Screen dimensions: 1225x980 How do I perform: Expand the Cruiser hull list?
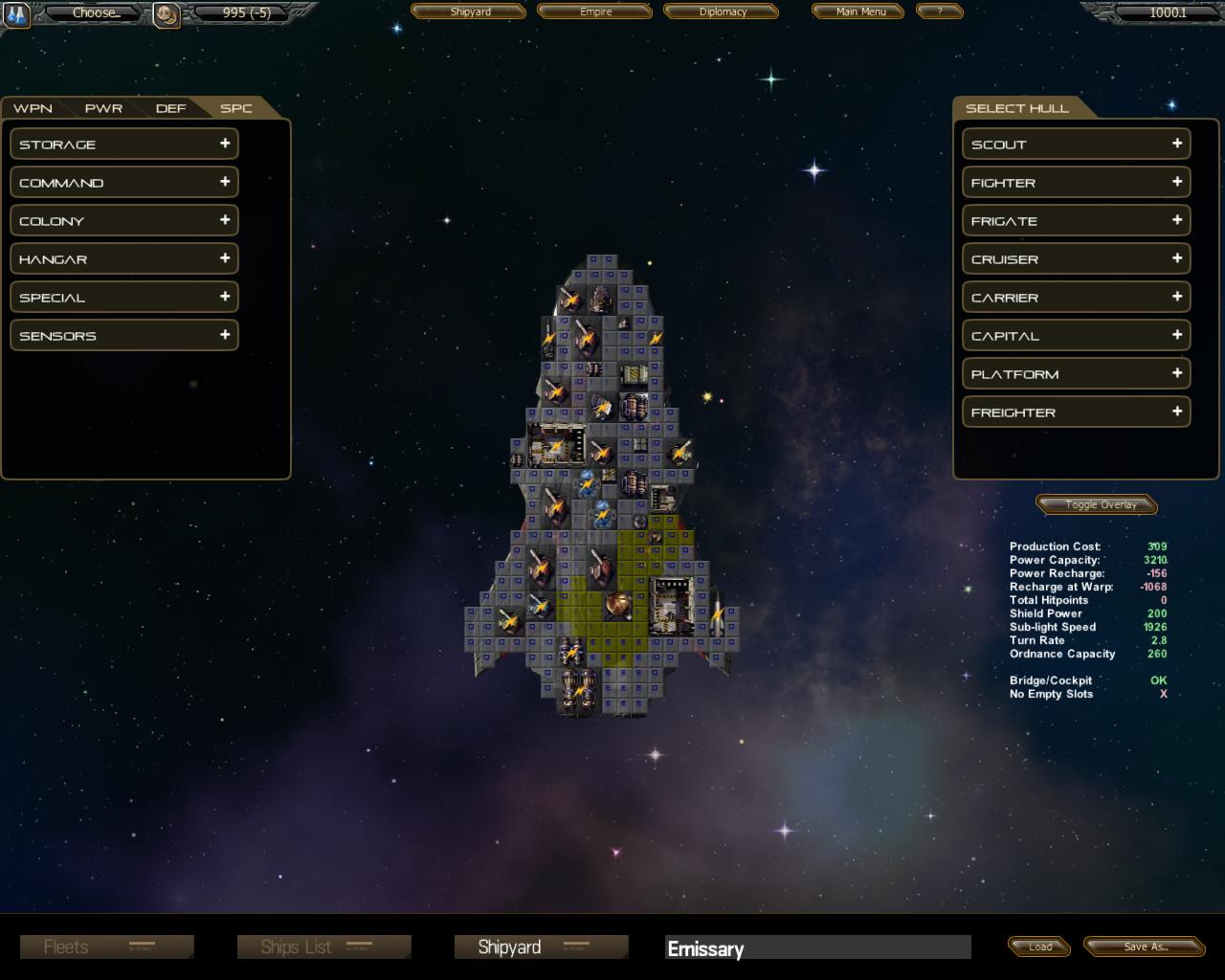click(1076, 259)
